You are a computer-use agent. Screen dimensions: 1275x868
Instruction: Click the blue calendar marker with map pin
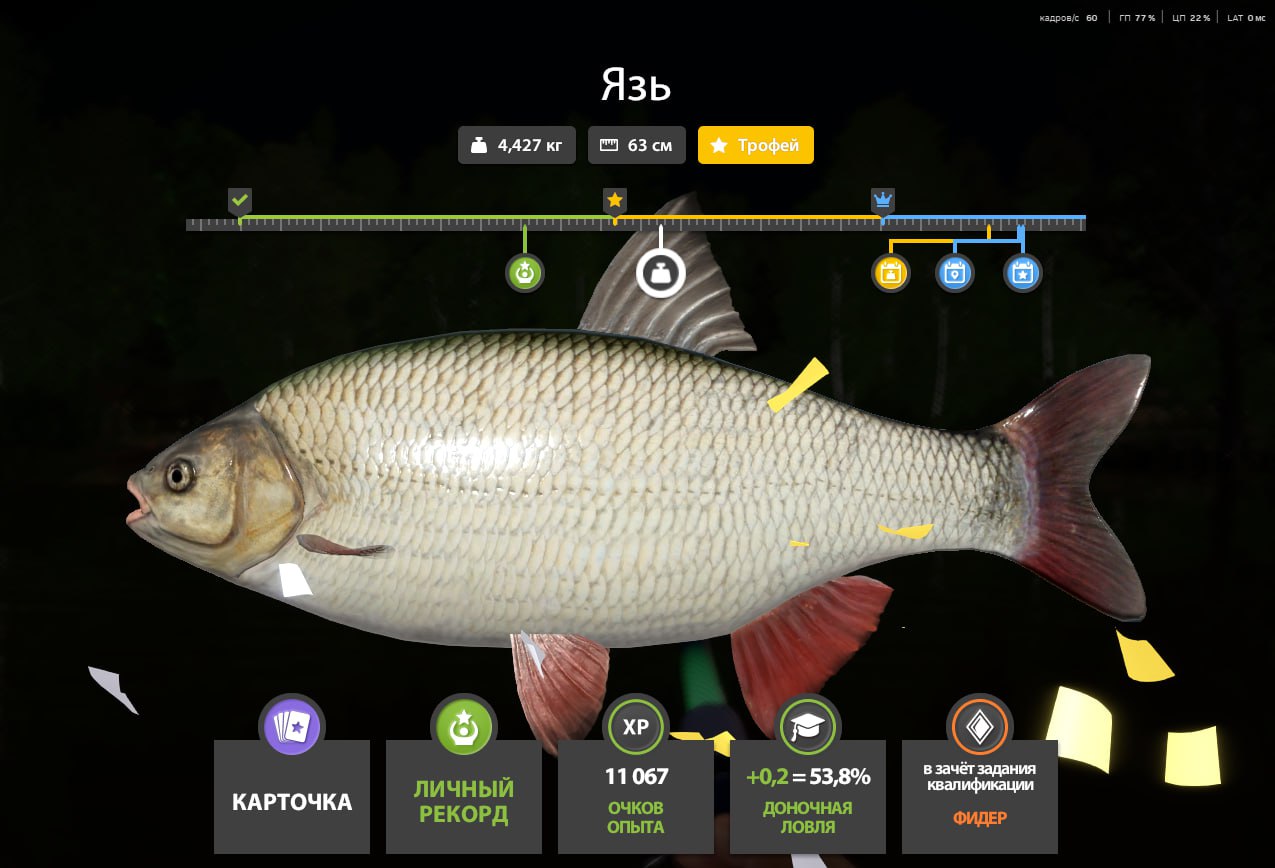955,273
